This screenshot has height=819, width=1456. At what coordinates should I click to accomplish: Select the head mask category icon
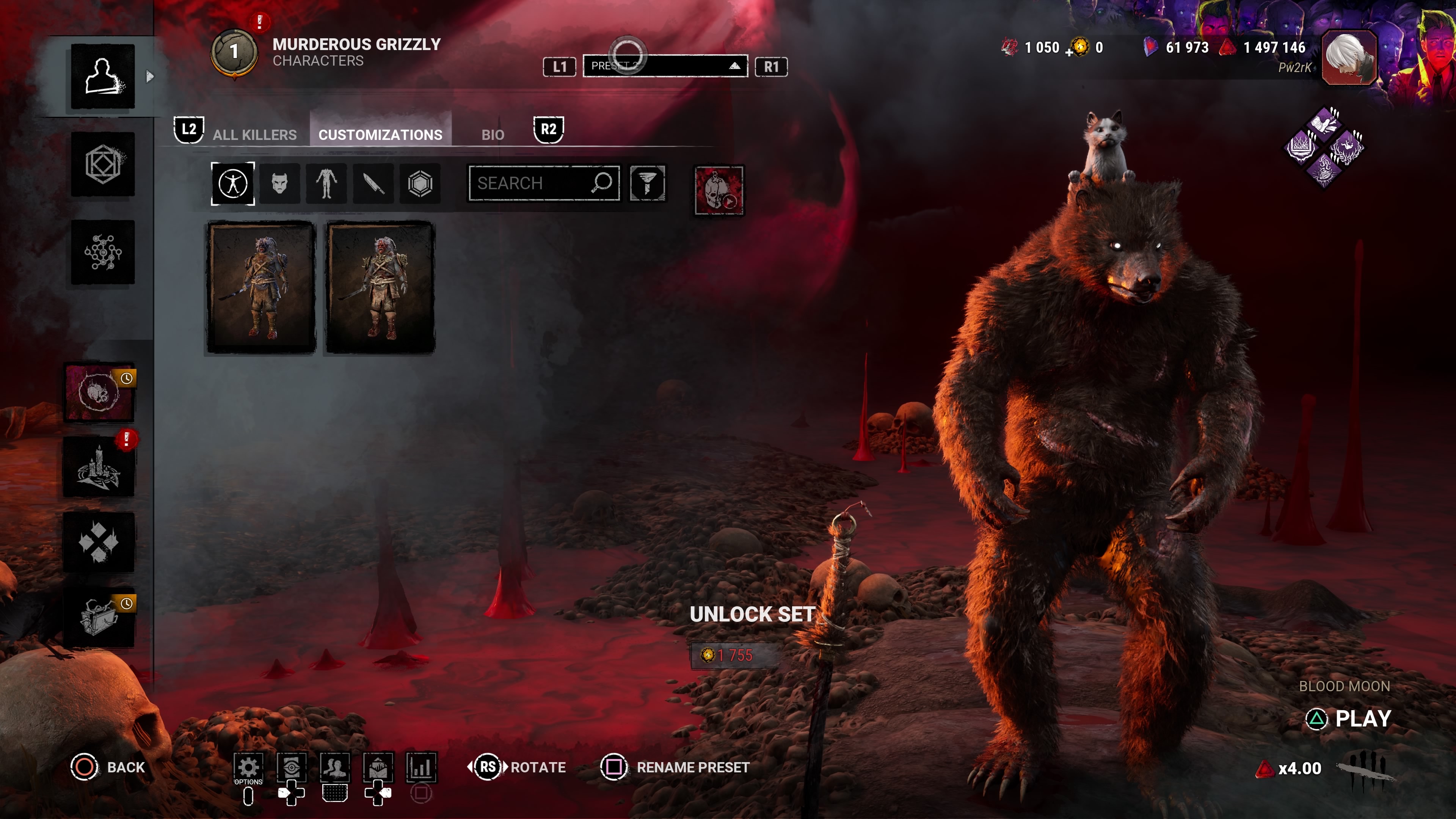(x=280, y=183)
